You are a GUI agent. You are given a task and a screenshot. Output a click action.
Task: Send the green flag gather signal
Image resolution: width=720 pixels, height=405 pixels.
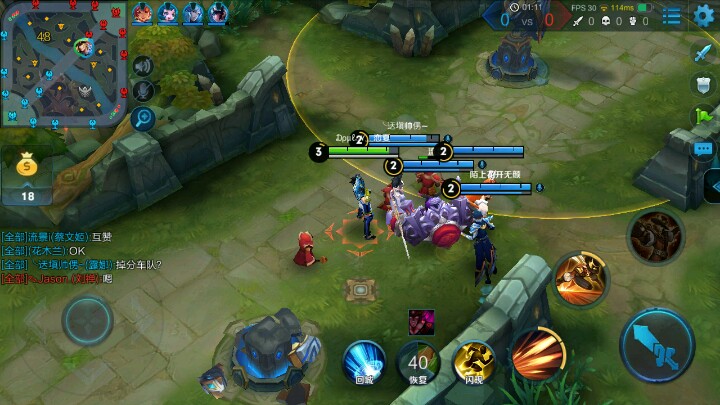click(x=703, y=117)
